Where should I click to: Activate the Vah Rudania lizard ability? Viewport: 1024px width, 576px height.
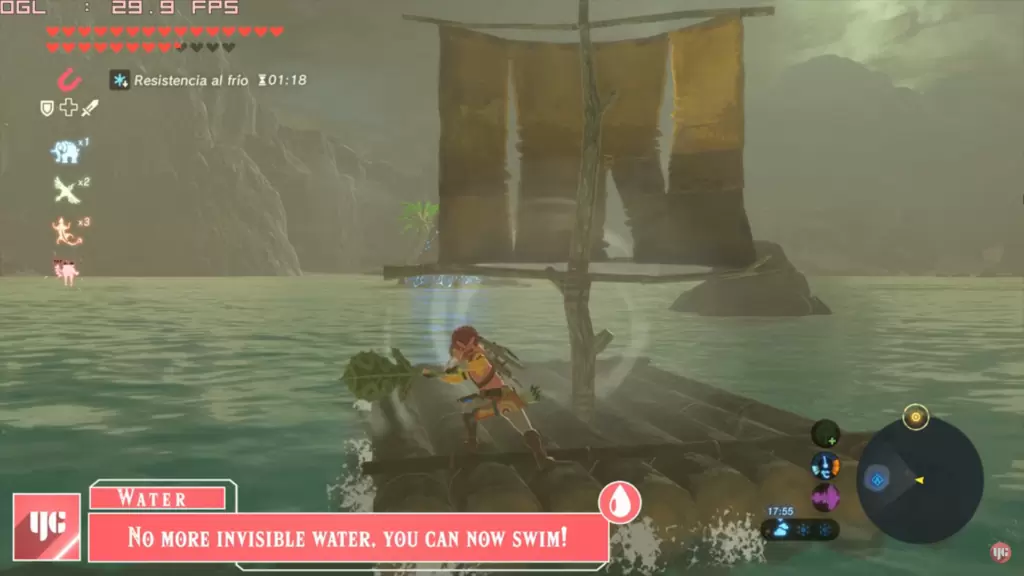(66, 231)
